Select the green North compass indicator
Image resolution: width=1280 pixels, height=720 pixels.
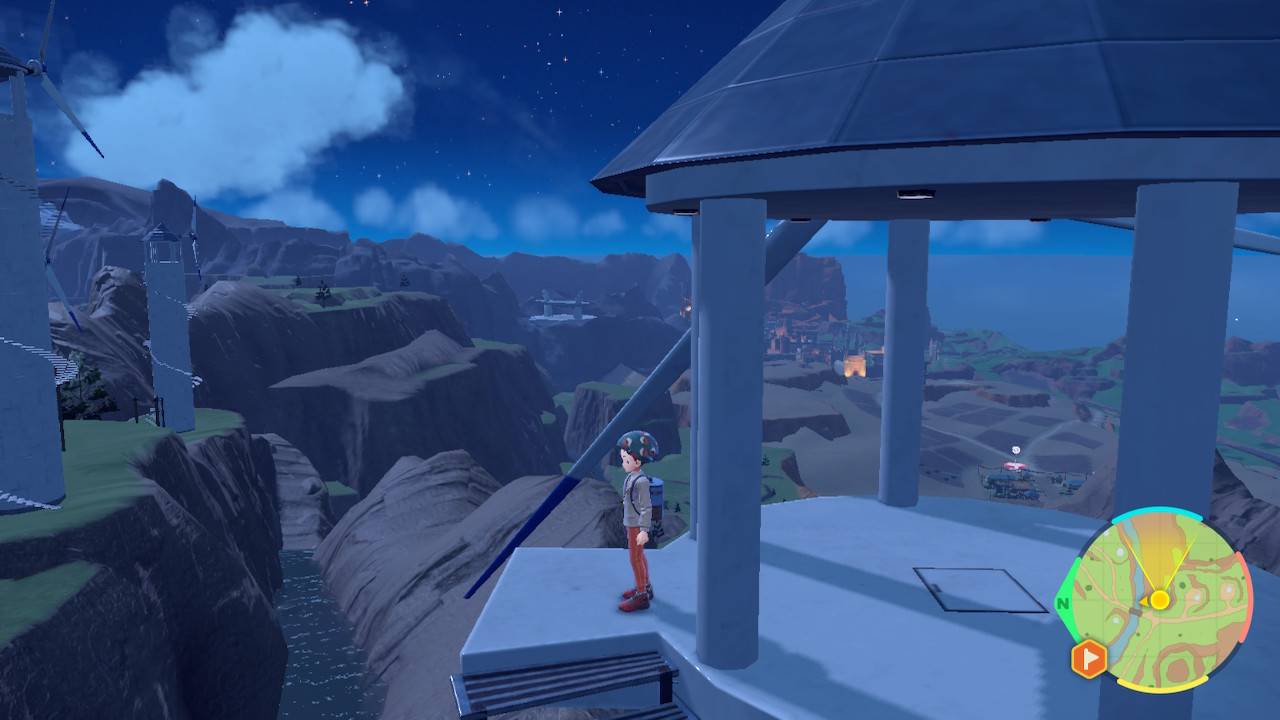pyautogui.click(x=1062, y=604)
